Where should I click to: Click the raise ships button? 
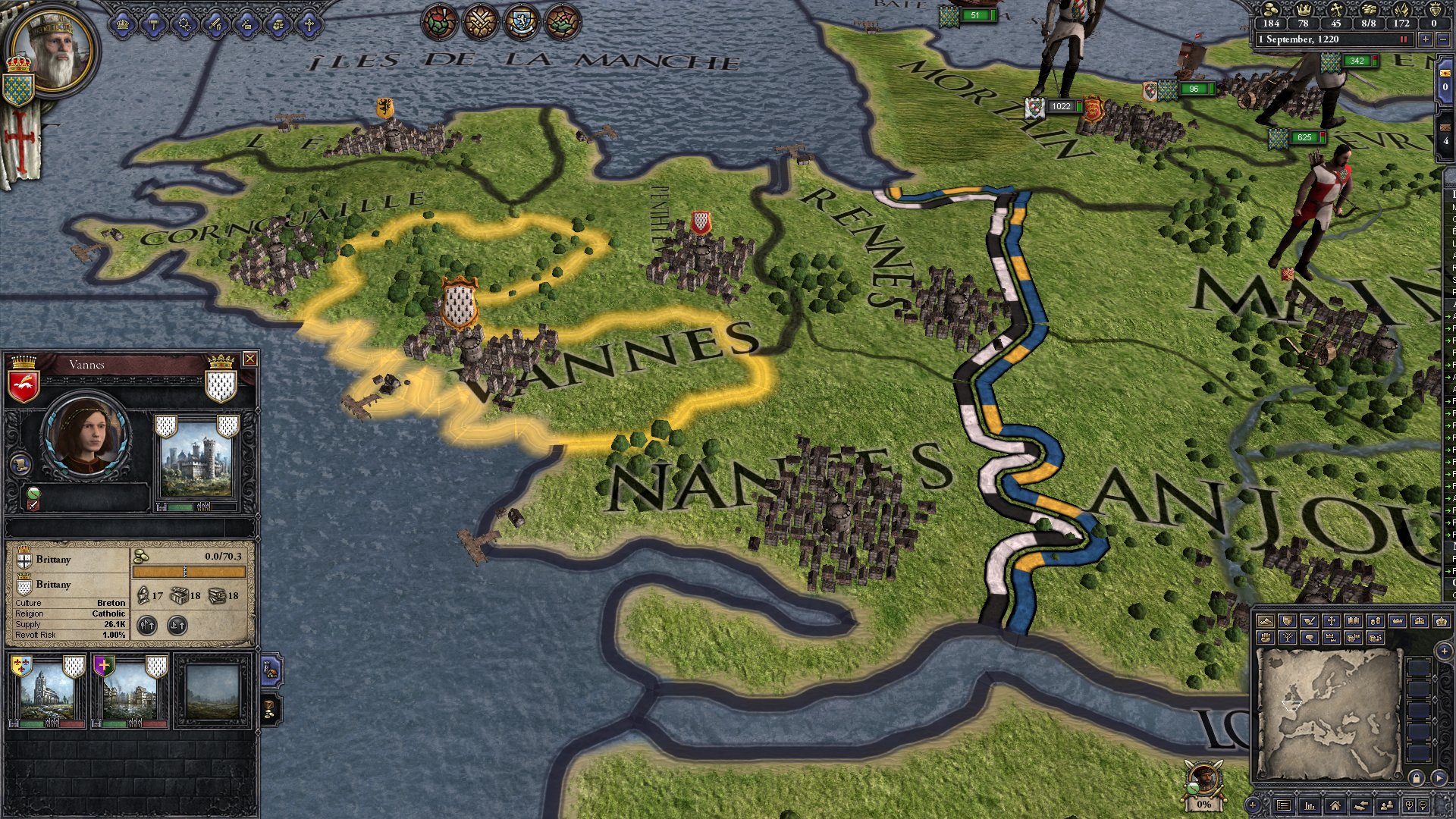177,626
